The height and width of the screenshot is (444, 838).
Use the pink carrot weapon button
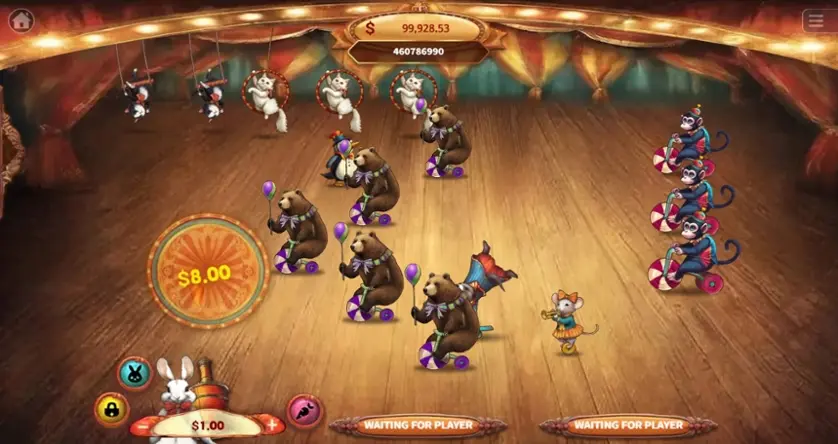point(303,408)
